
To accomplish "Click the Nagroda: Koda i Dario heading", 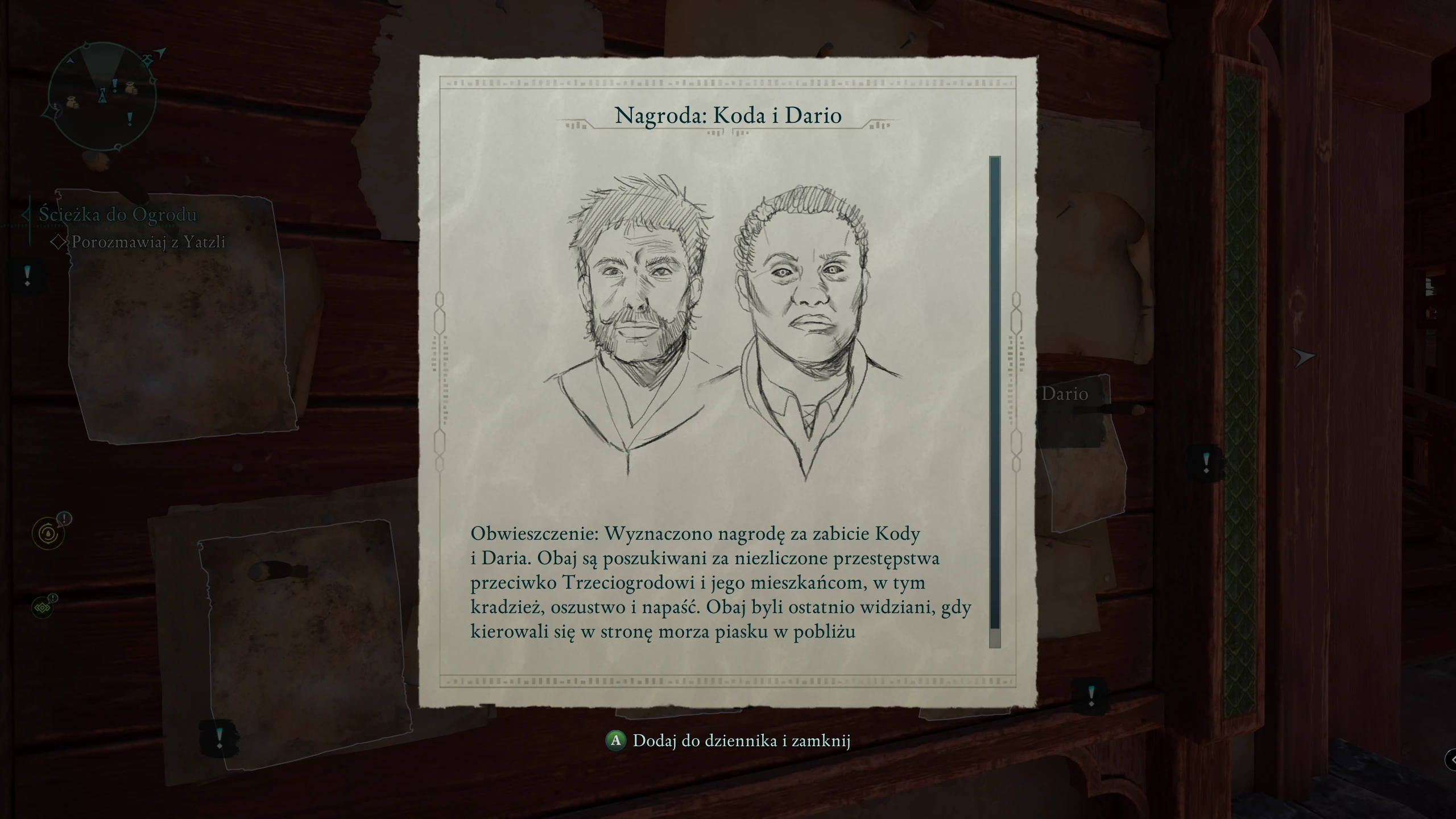I will (x=728, y=117).
